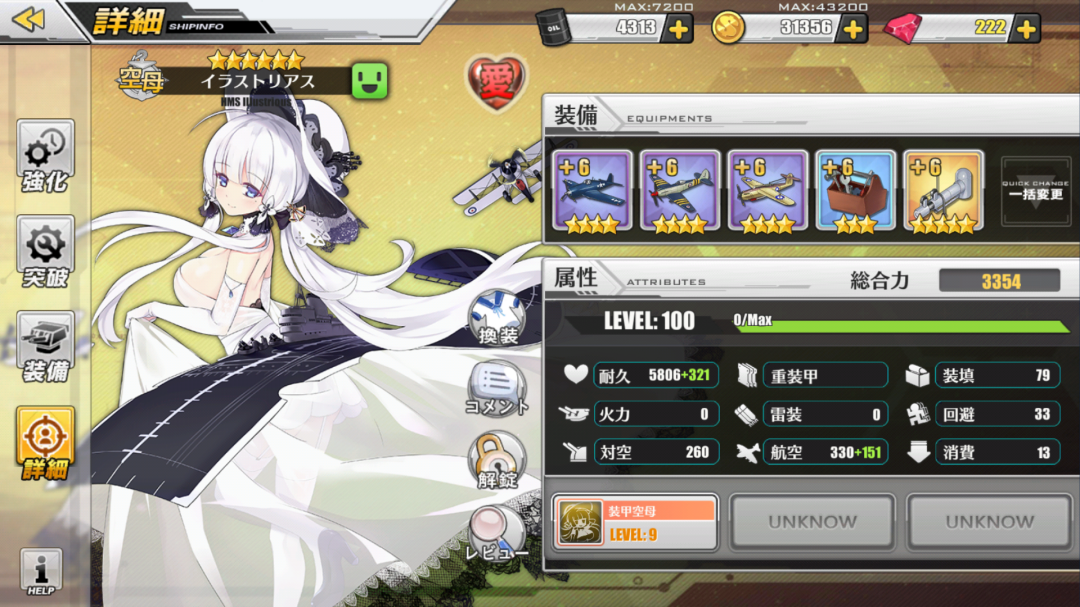
Task: Click the green smiley mood icon
Action: 369,81
